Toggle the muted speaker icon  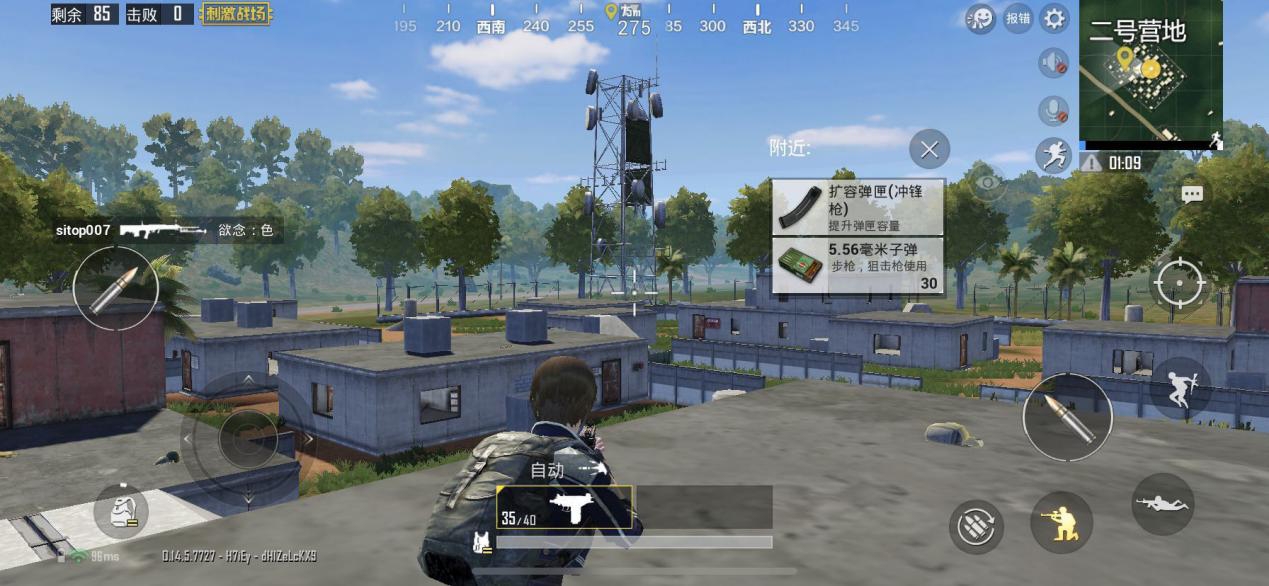(x=1054, y=64)
